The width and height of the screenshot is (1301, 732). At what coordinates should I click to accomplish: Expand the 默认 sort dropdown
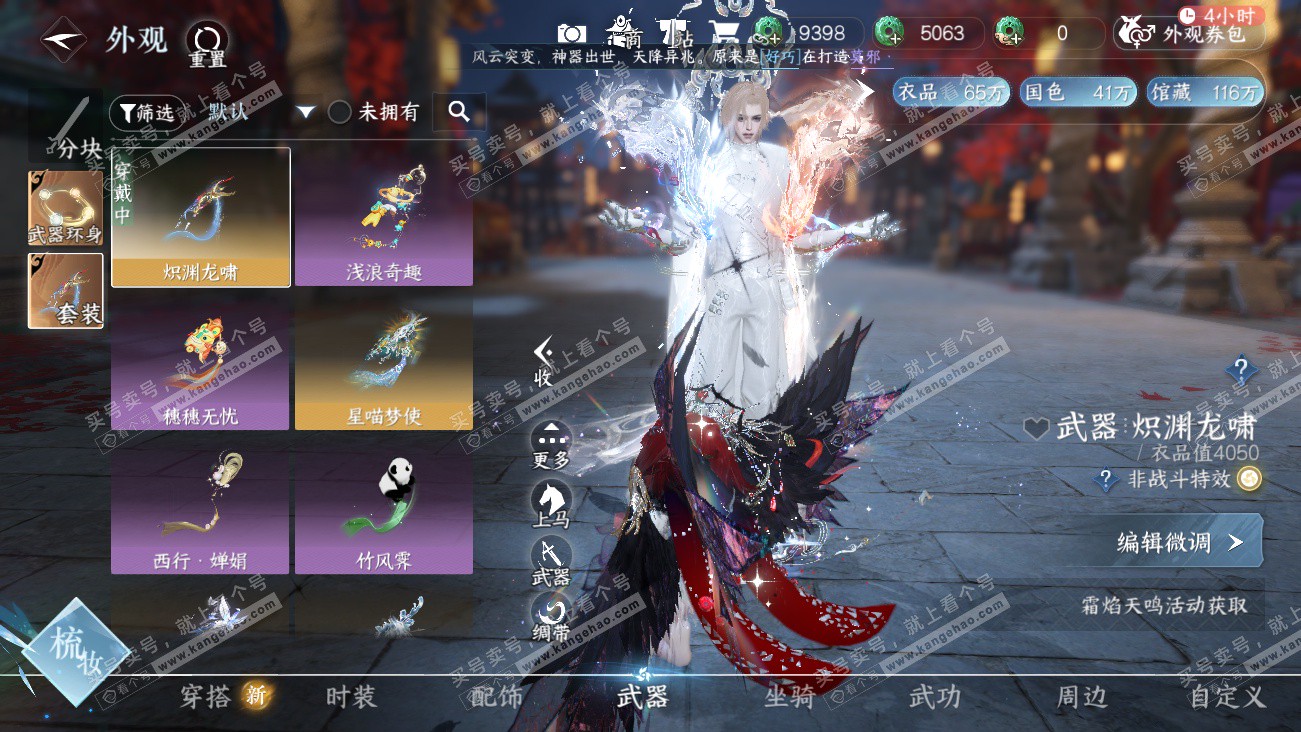[306, 112]
